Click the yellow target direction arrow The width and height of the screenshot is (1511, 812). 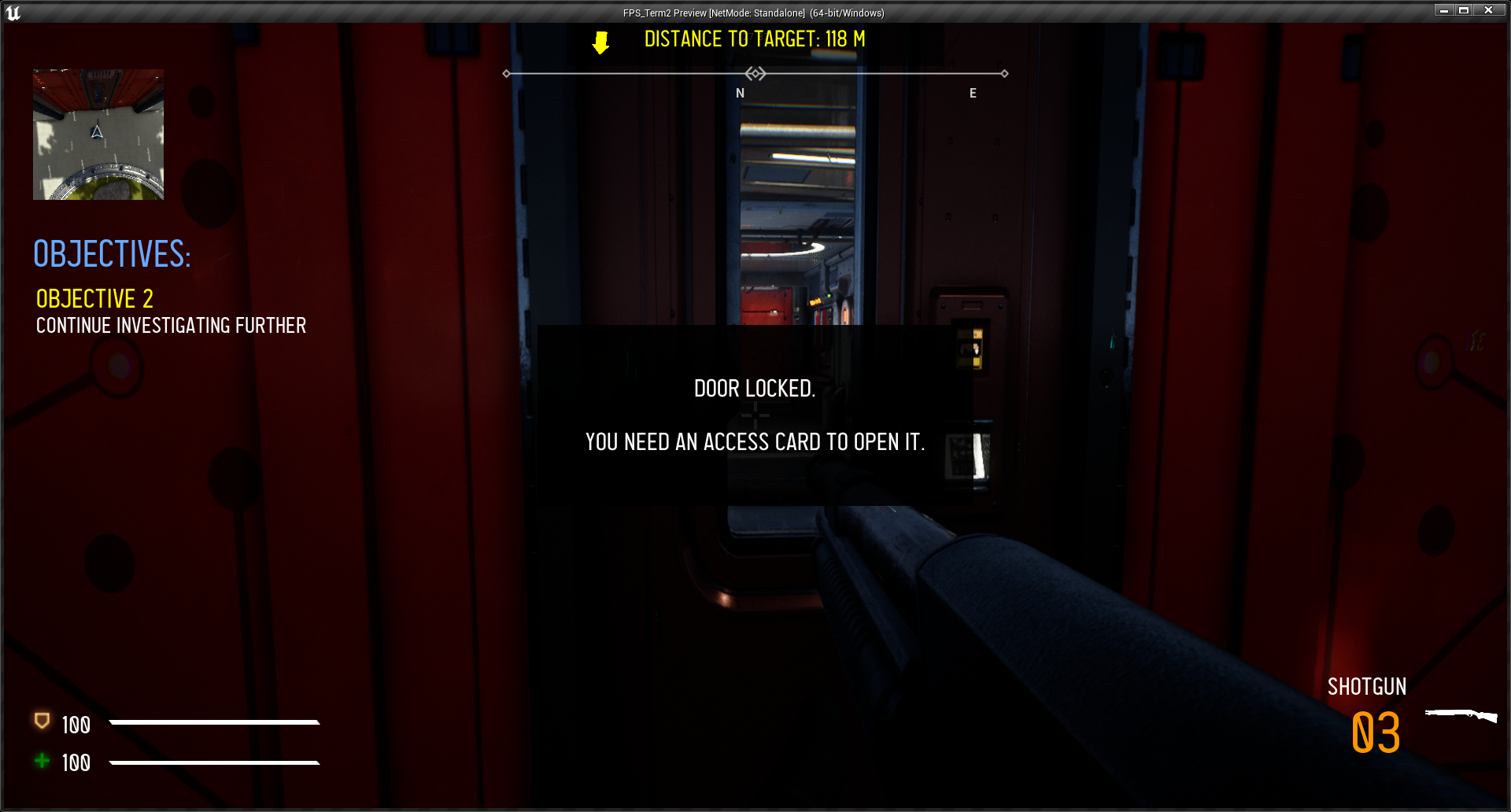(600, 42)
